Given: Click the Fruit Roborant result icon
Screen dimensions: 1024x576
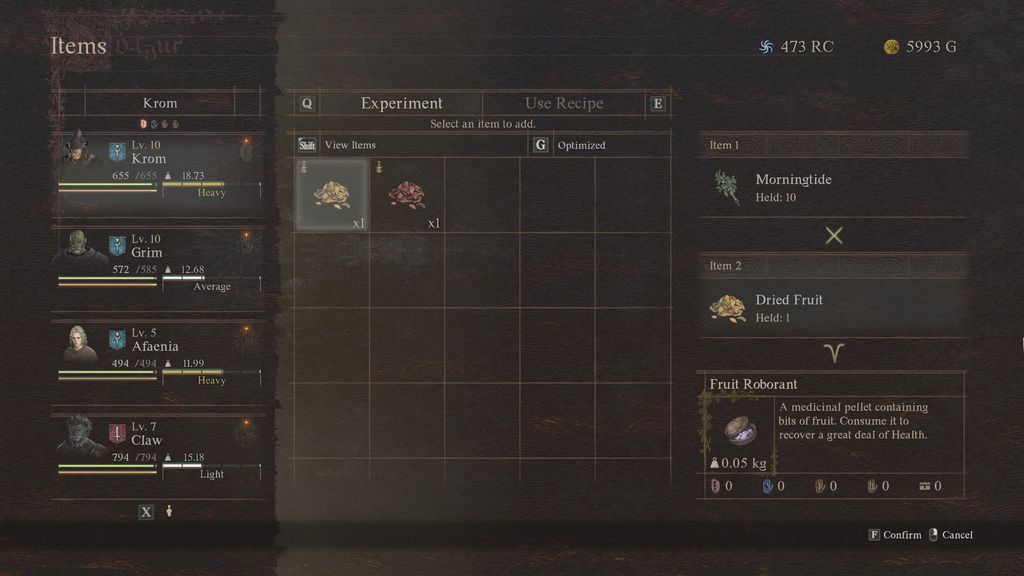Looking at the screenshot, I should pyautogui.click(x=740, y=430).
